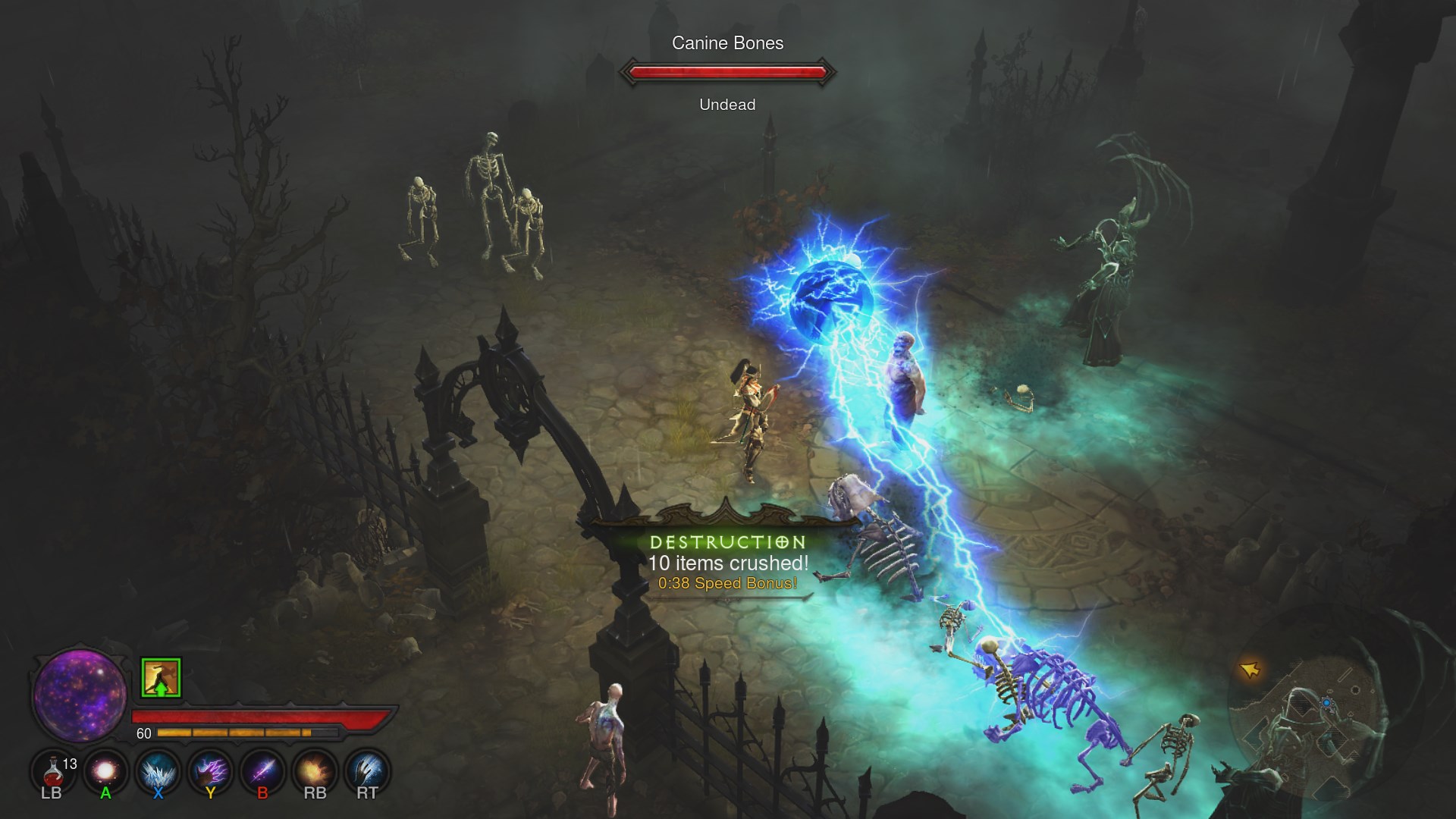The height and width of the screenshot is (819, 1456).
Task: Select the blue player marker on minimap
Action: pyautogui.click(x=1326, y=704)
